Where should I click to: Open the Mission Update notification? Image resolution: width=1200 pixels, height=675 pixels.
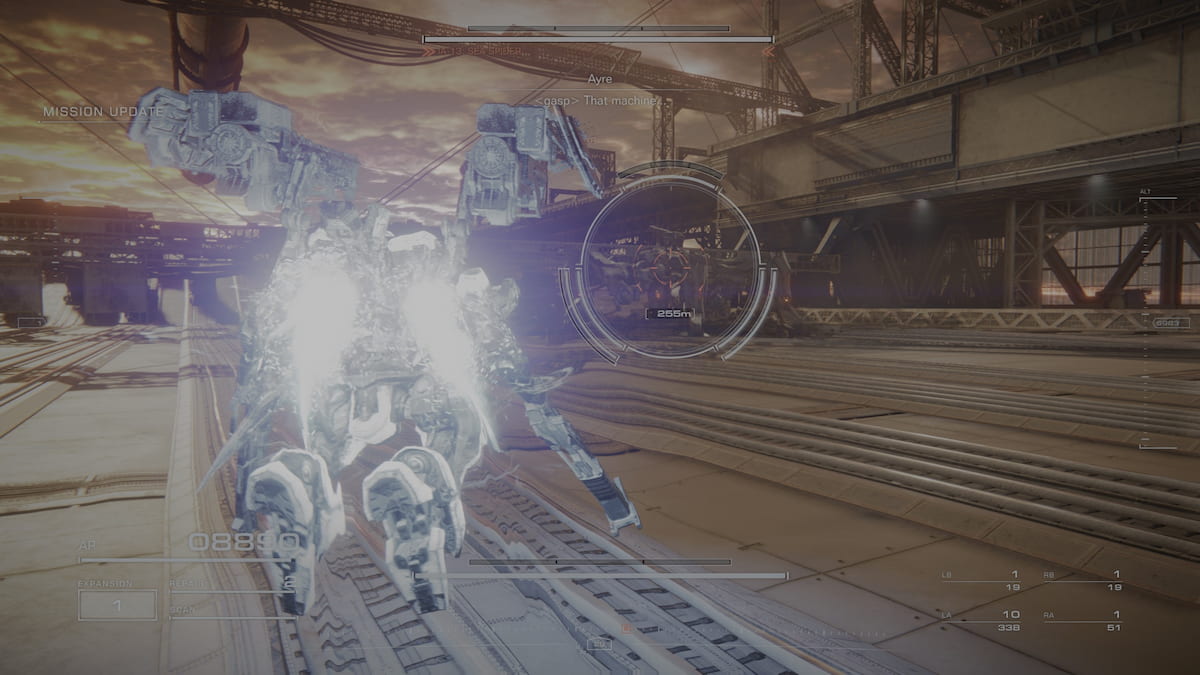[x=102, y=112]
